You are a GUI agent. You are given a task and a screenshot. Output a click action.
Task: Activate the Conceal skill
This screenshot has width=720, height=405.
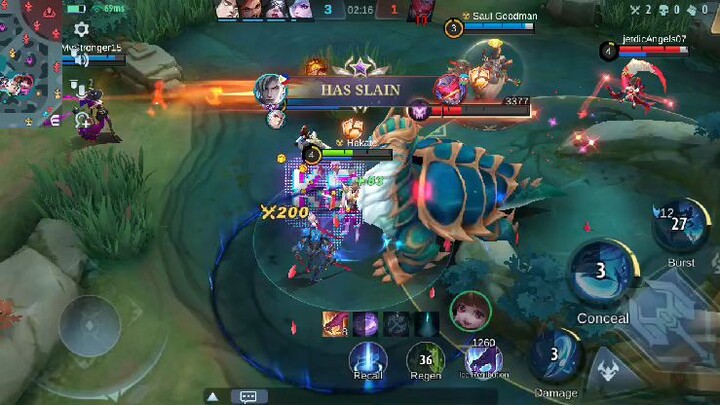coord(602,273)
